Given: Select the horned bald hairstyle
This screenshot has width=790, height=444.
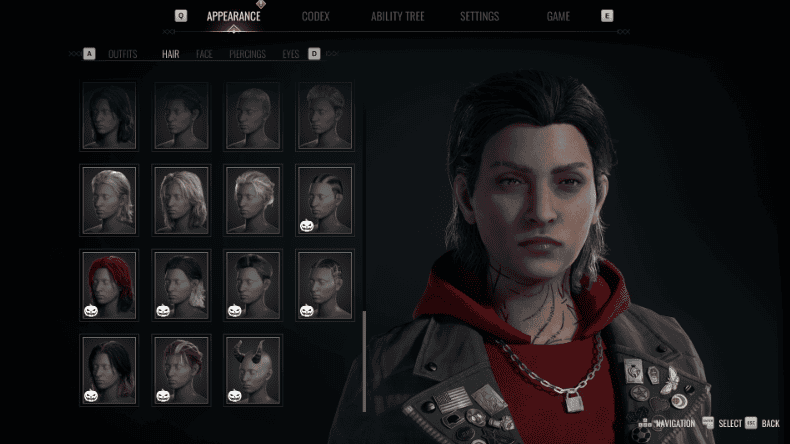Looking at the screenshot, I should coord(253,370).
